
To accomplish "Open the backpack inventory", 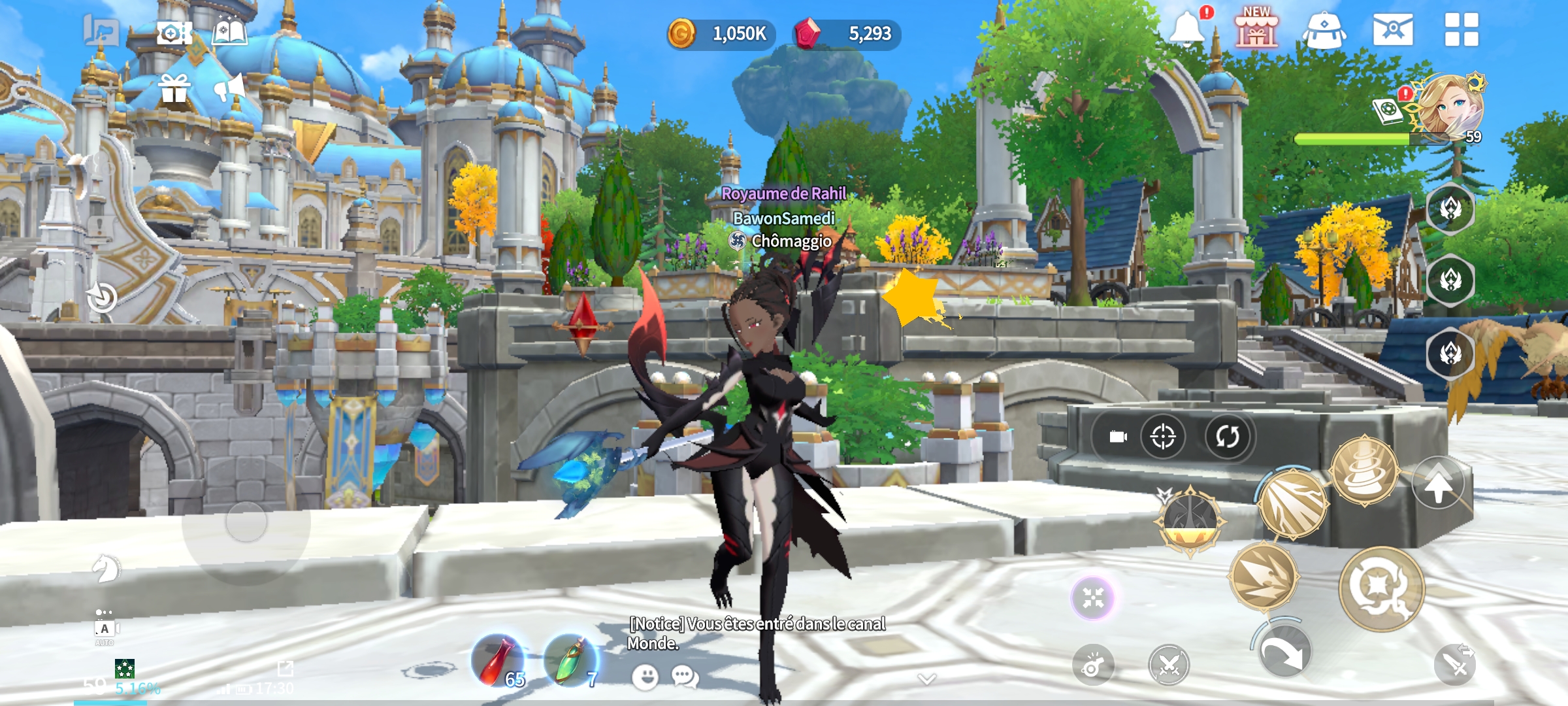I will pos(1324,31).
